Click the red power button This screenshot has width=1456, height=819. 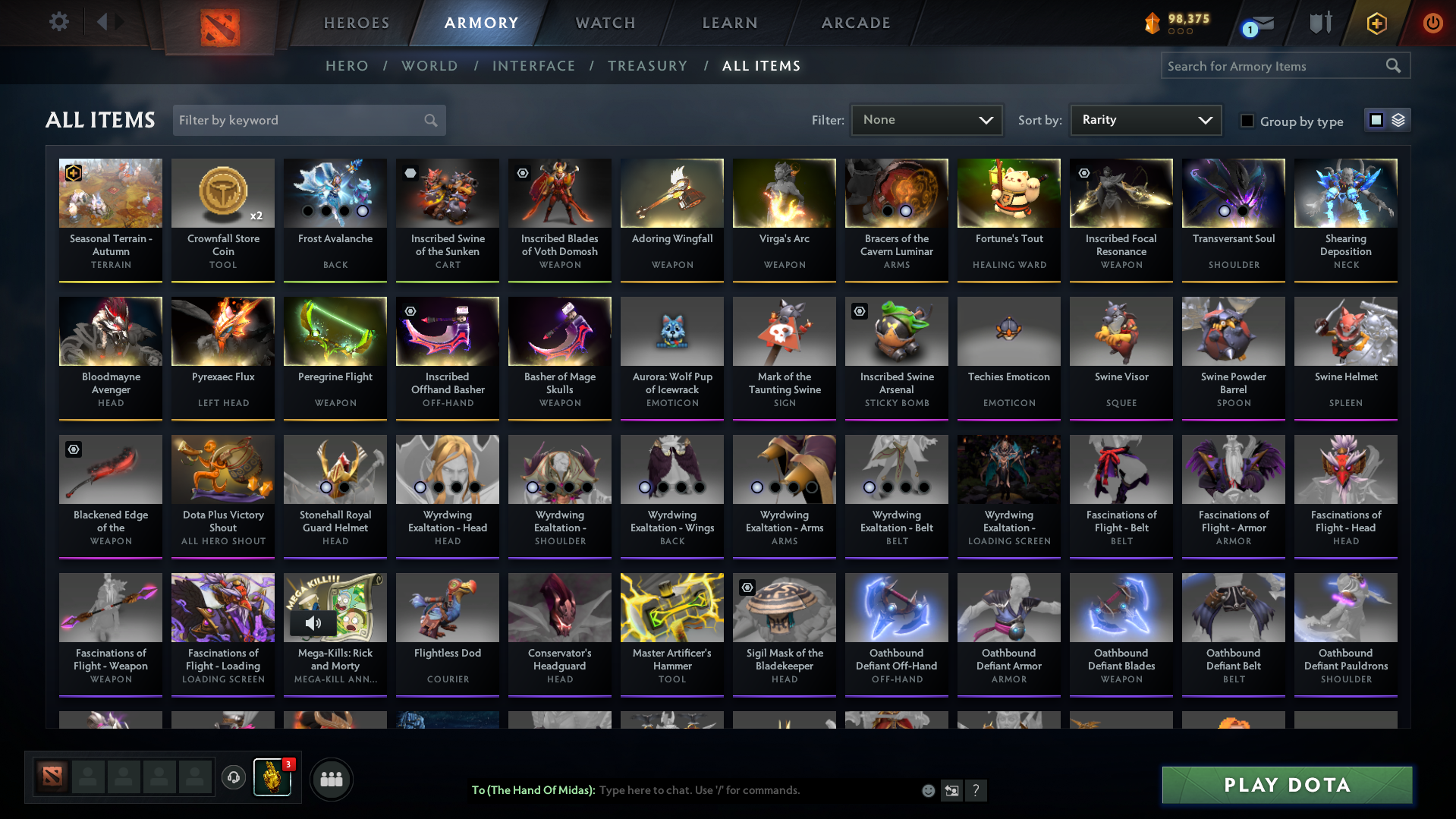(1432, 23)
